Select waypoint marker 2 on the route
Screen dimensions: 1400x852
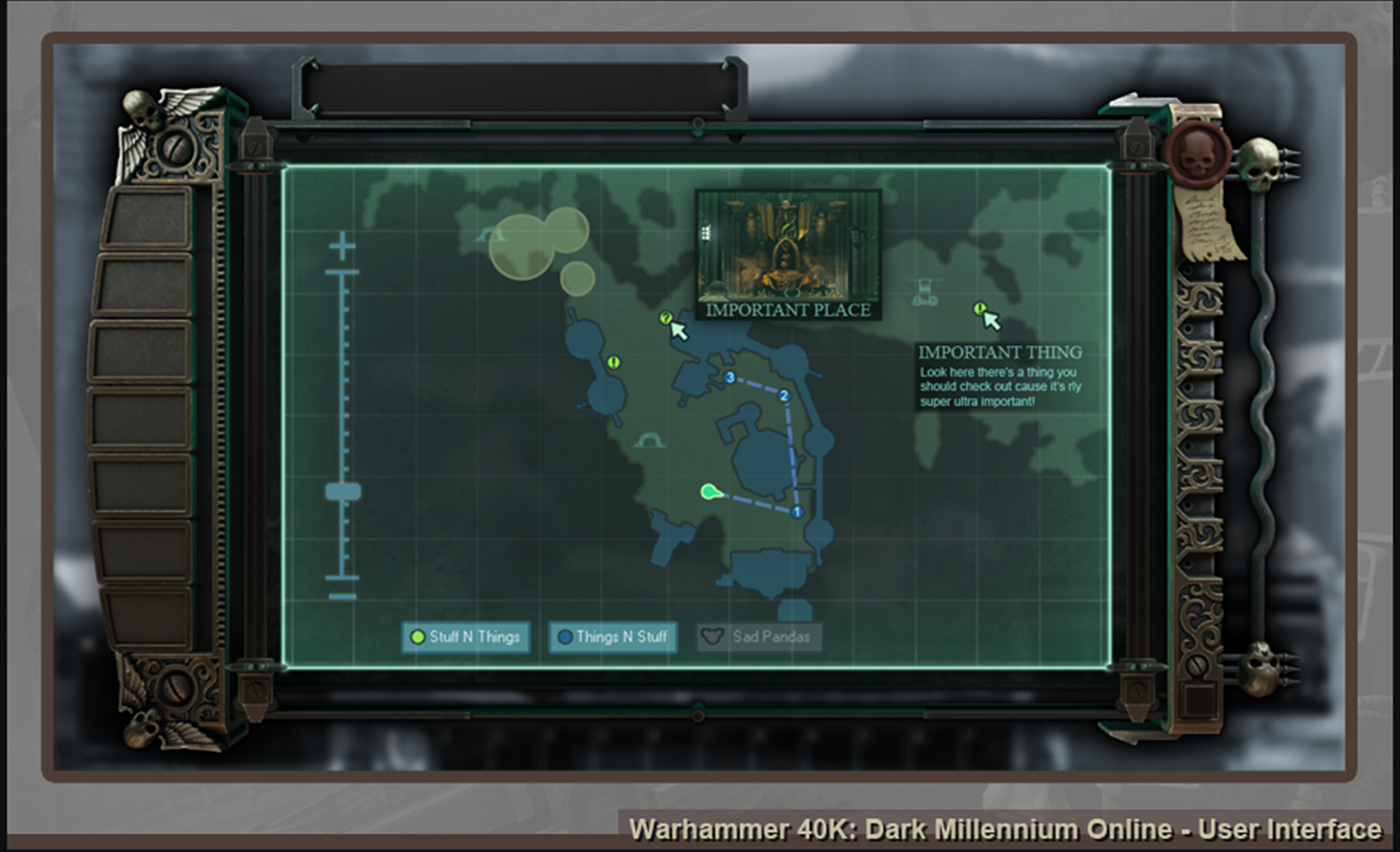784,396
